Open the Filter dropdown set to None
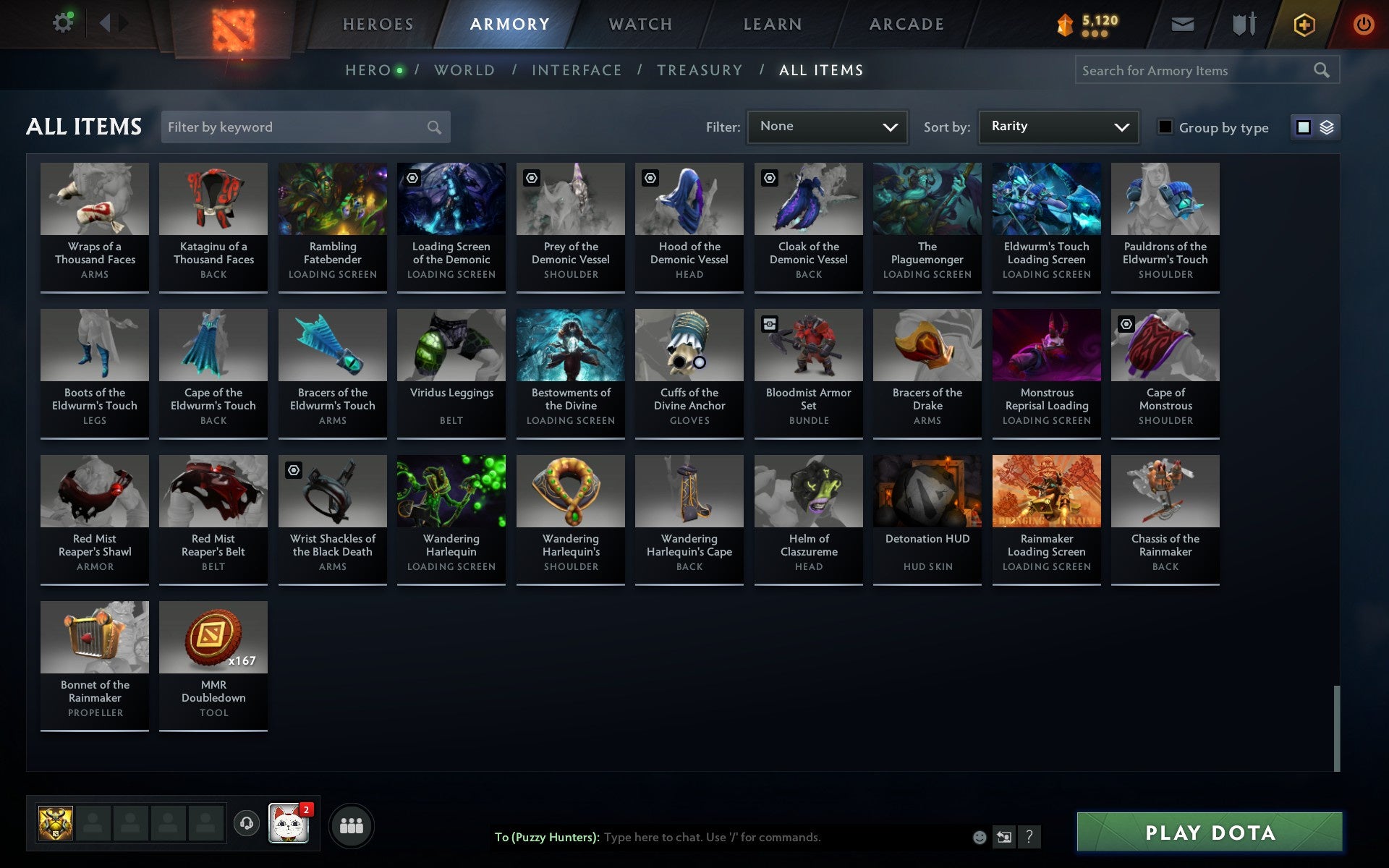The image size is (1389, 868). click(827, 127)
